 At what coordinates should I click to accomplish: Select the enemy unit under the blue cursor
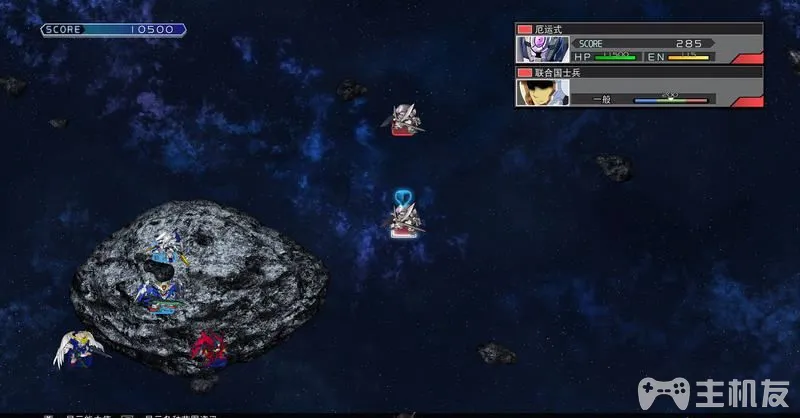pyautogui.click(x=406, y=219)
